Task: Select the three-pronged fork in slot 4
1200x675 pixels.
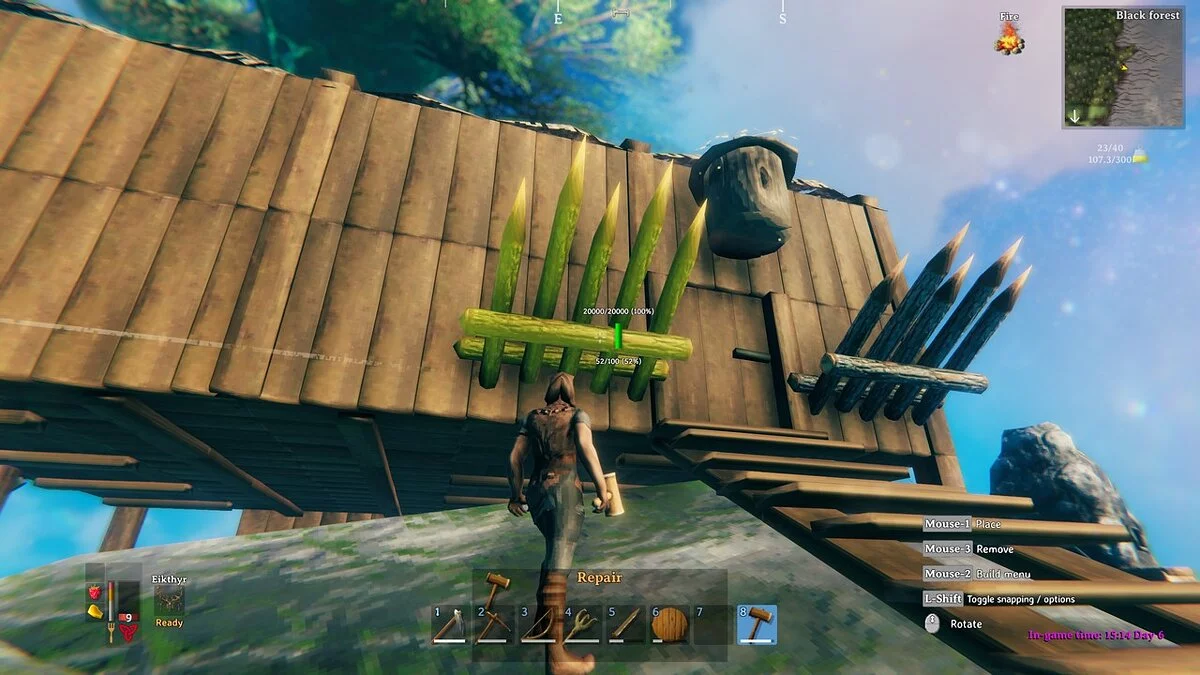Action: [x=582, y=624]
